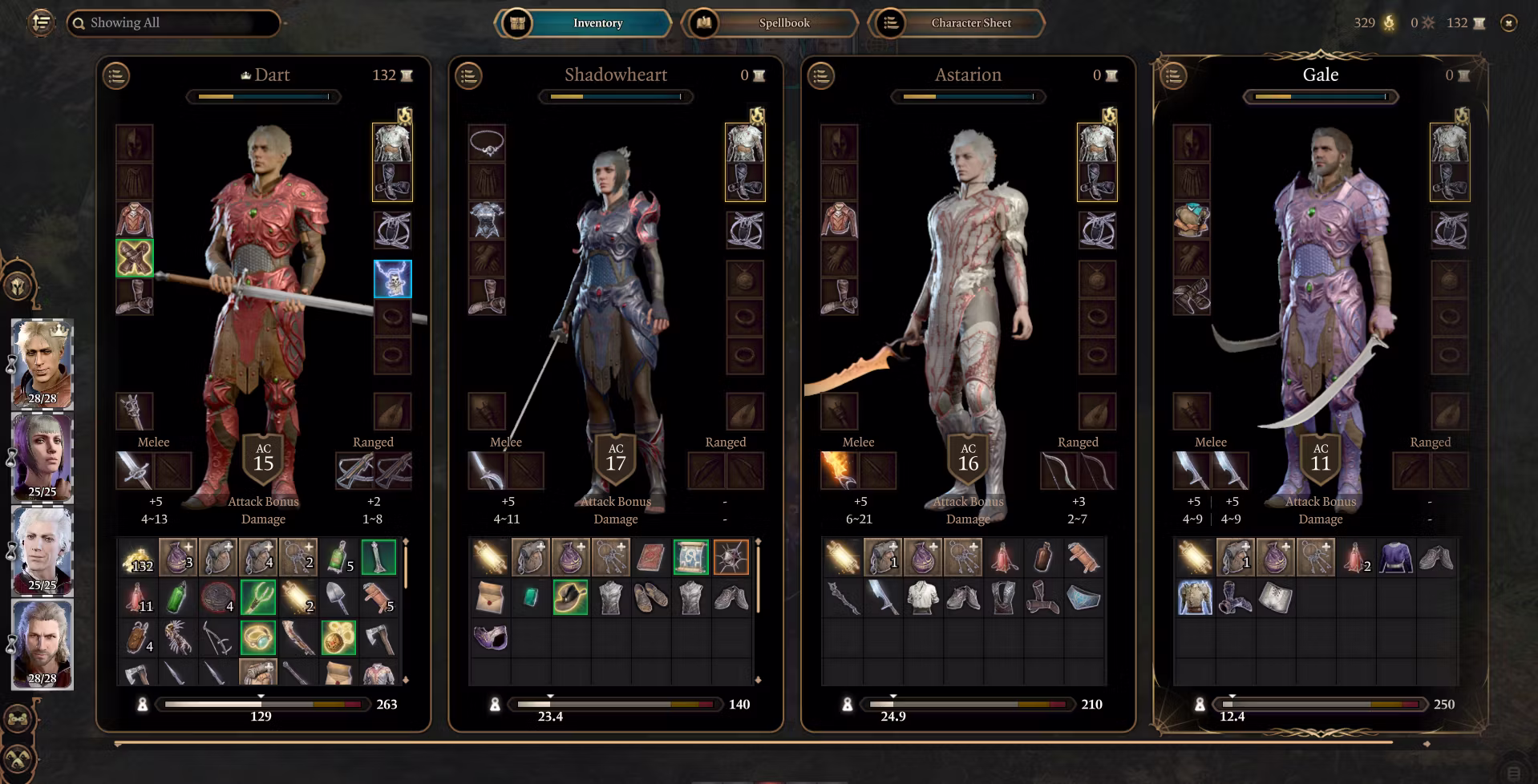1538x784 pixels.
Task: Open Gale's panel options menu
Action: tap(1173, 76)
